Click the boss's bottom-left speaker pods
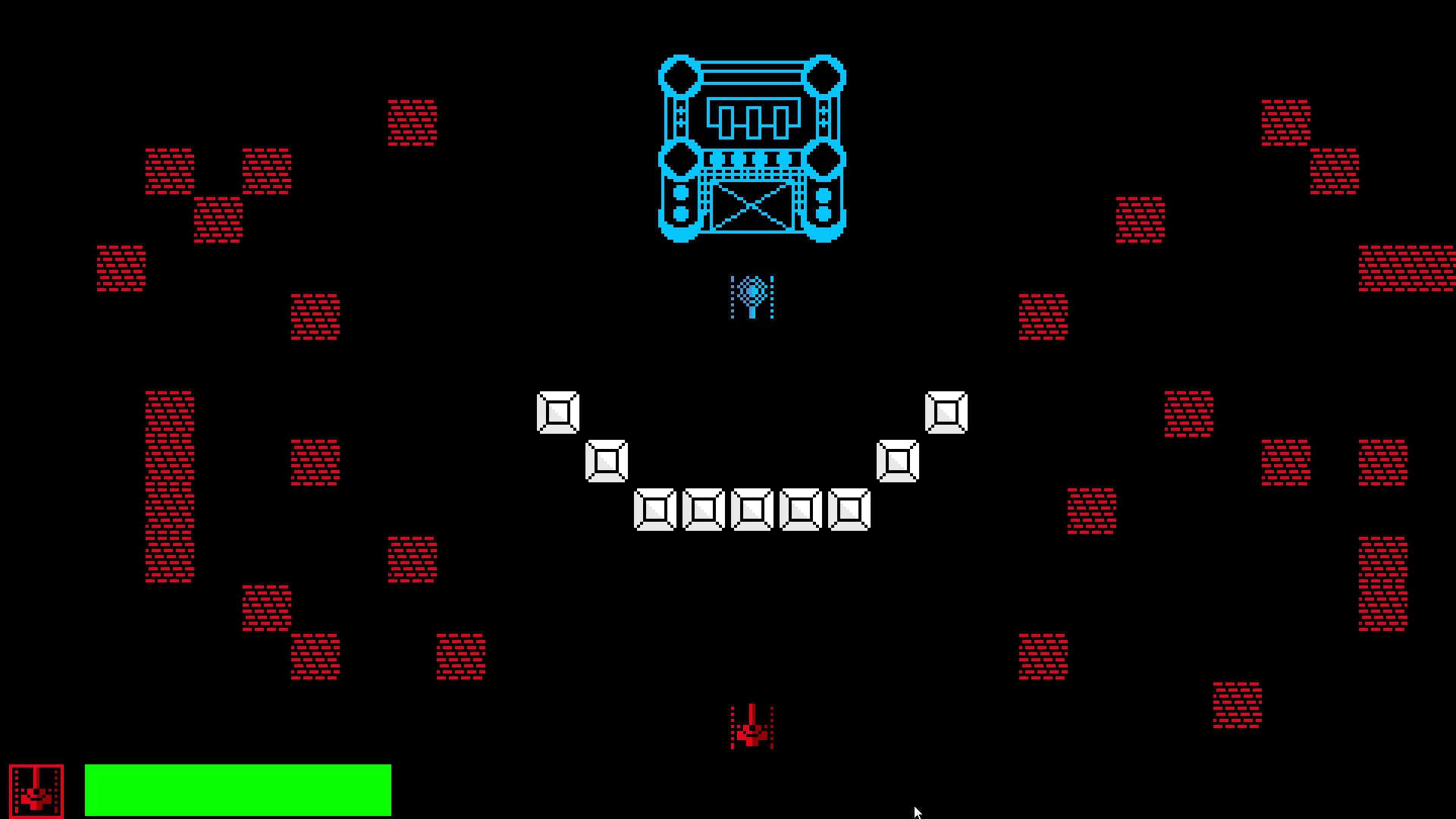Screen dimensions: 1456x819 pyautogui.click(x=680, y=201)
